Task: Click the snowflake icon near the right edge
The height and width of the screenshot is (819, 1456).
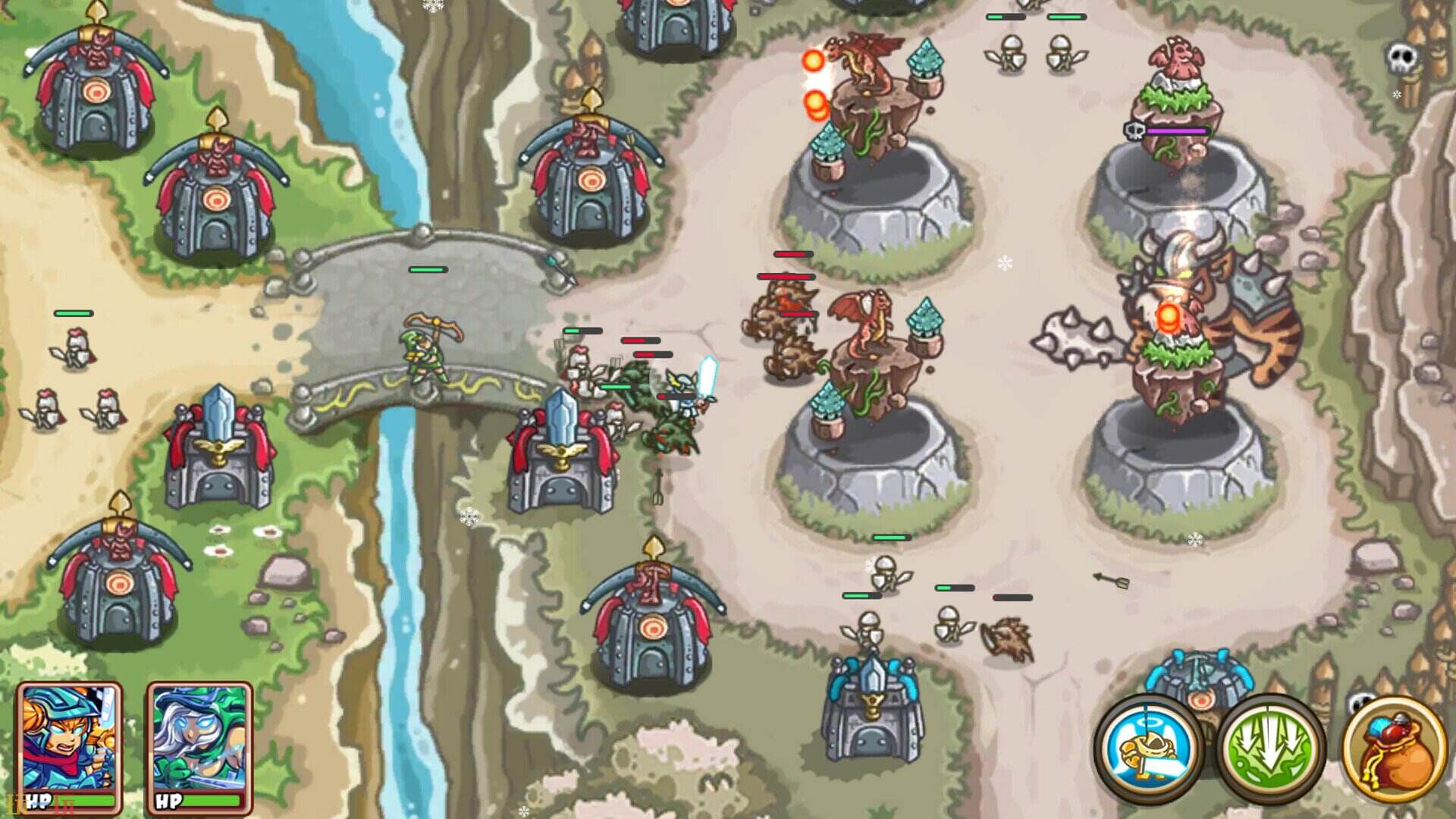Action: 1395,94
